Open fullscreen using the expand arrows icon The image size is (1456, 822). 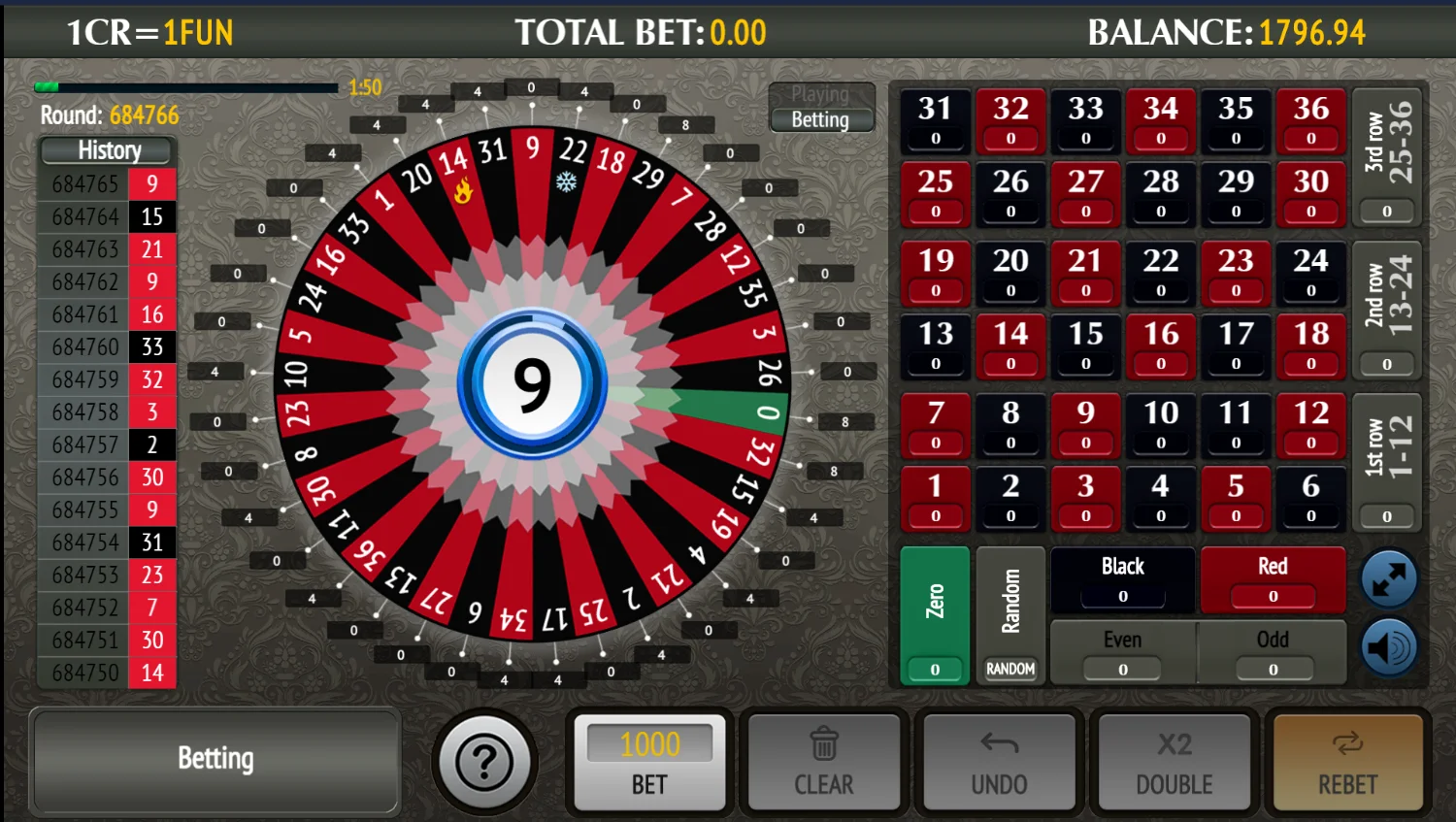(1388, 577)
